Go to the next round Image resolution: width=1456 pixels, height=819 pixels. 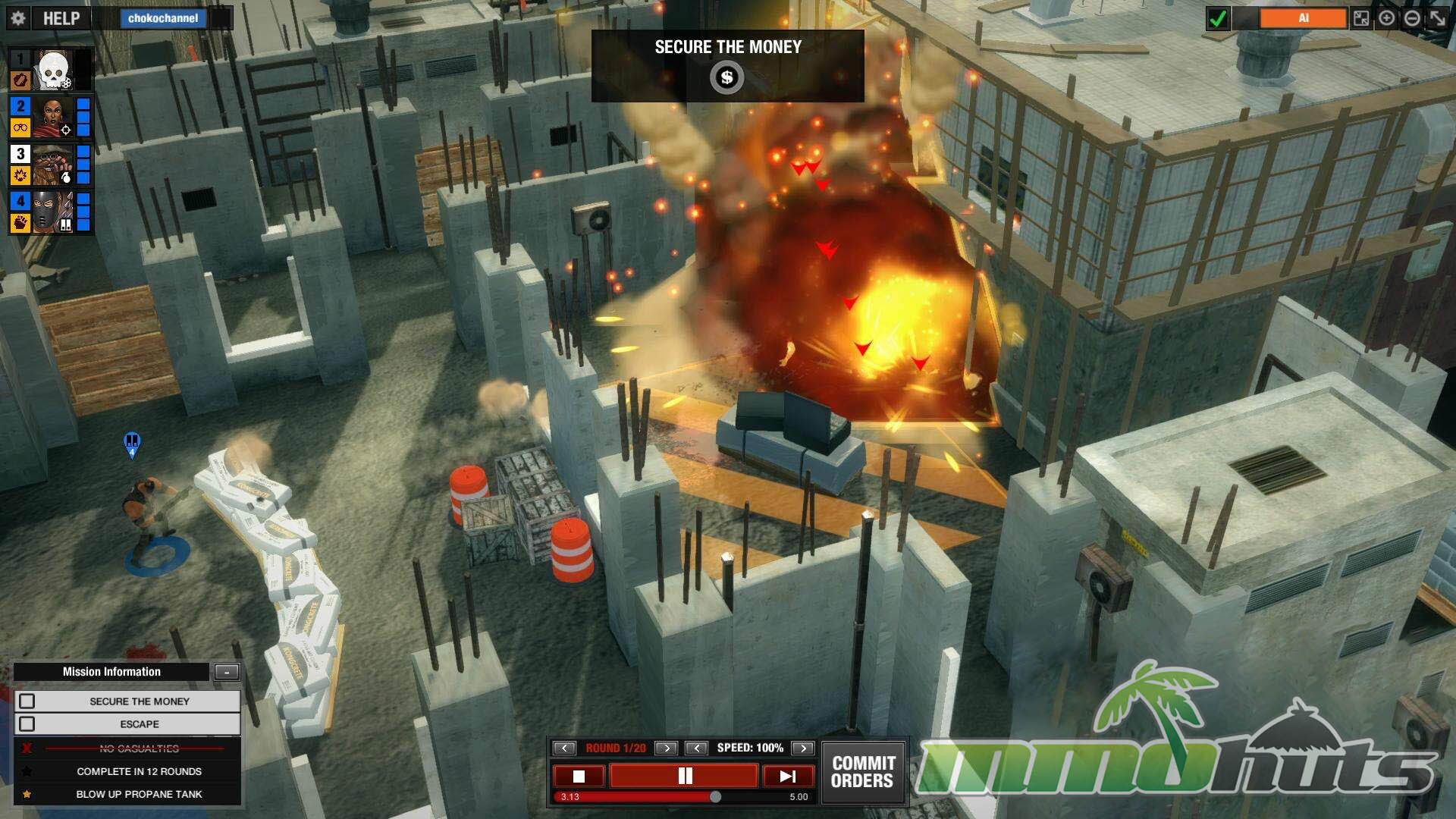tap(666, 748)
